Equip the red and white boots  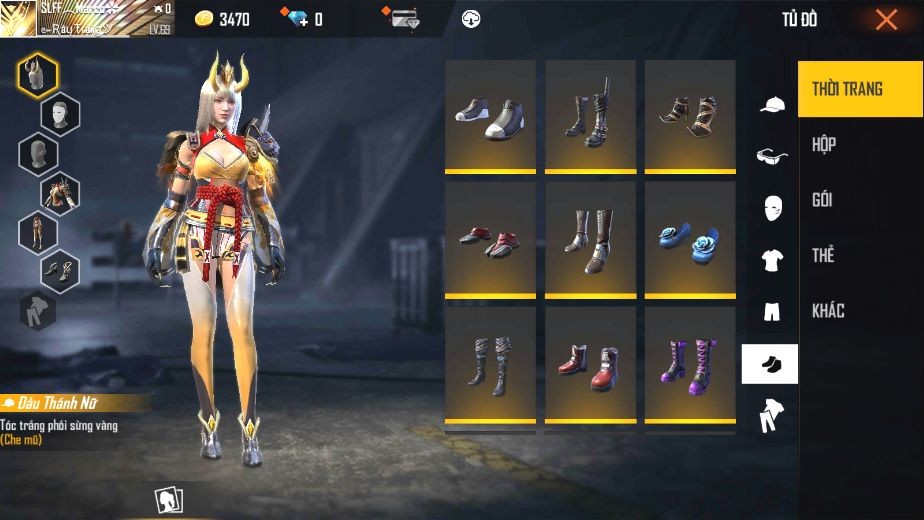coord(590,365)
